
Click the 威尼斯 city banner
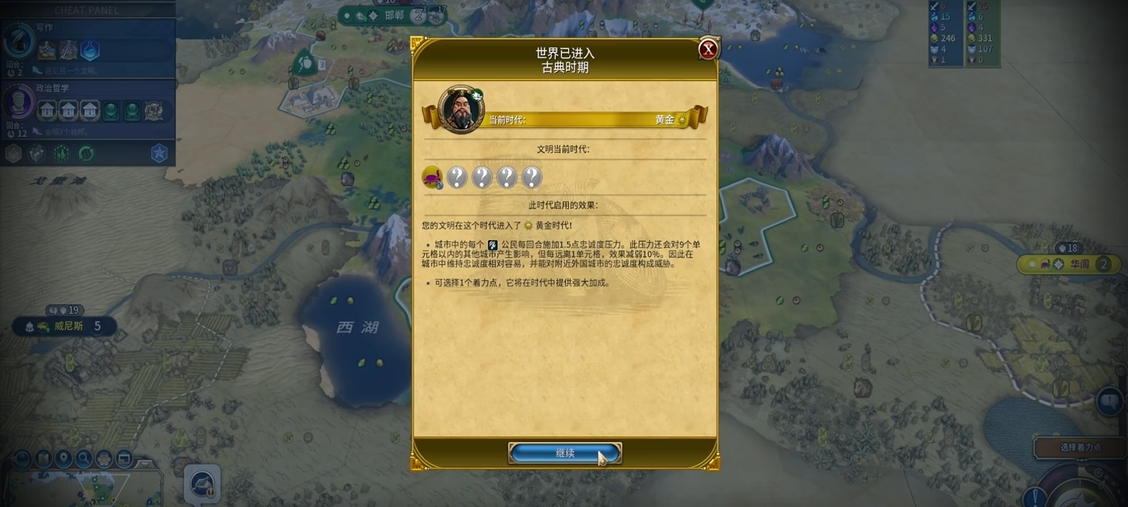coord(66,326)
